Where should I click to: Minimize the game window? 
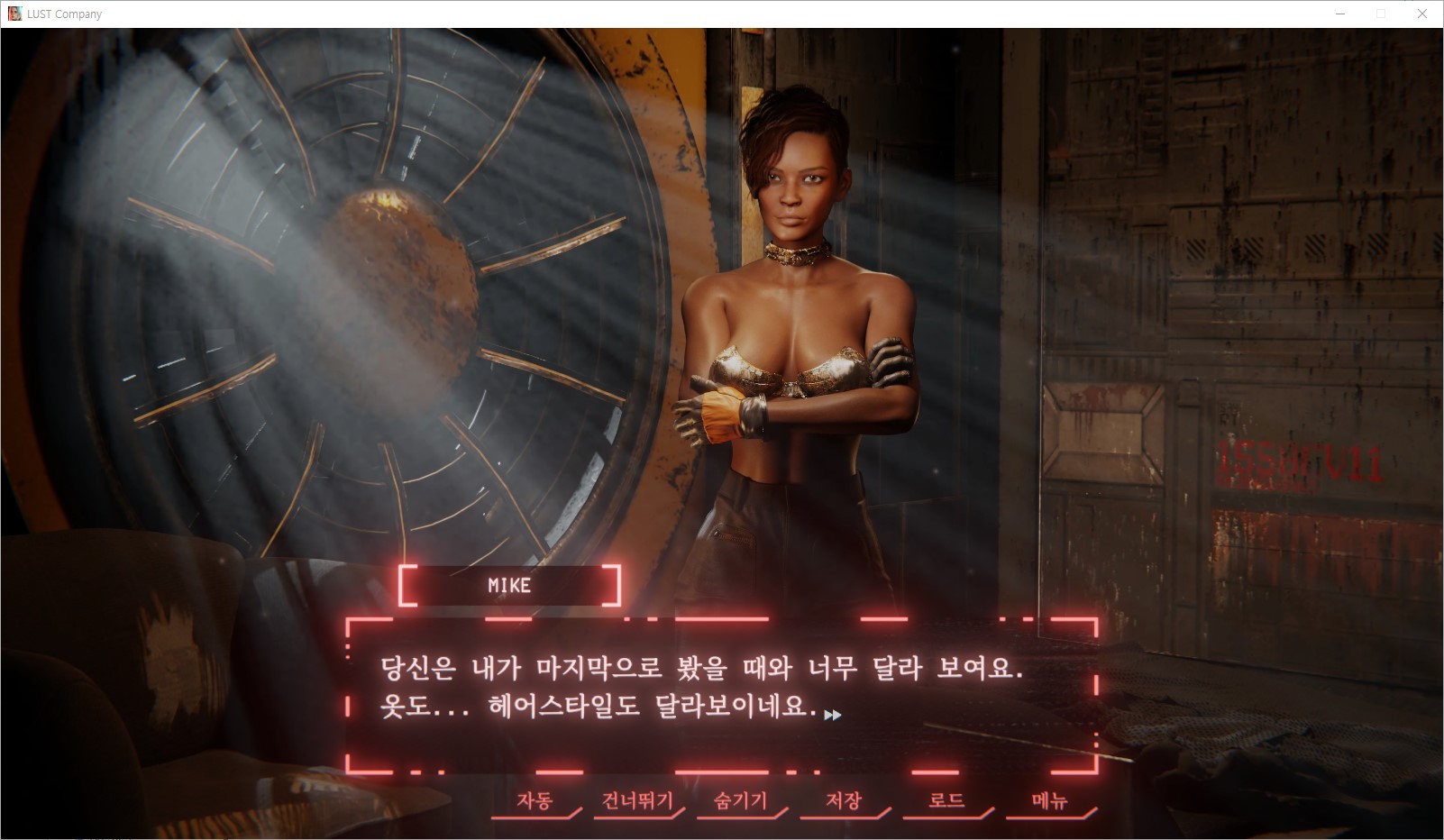coord(1340,14)
